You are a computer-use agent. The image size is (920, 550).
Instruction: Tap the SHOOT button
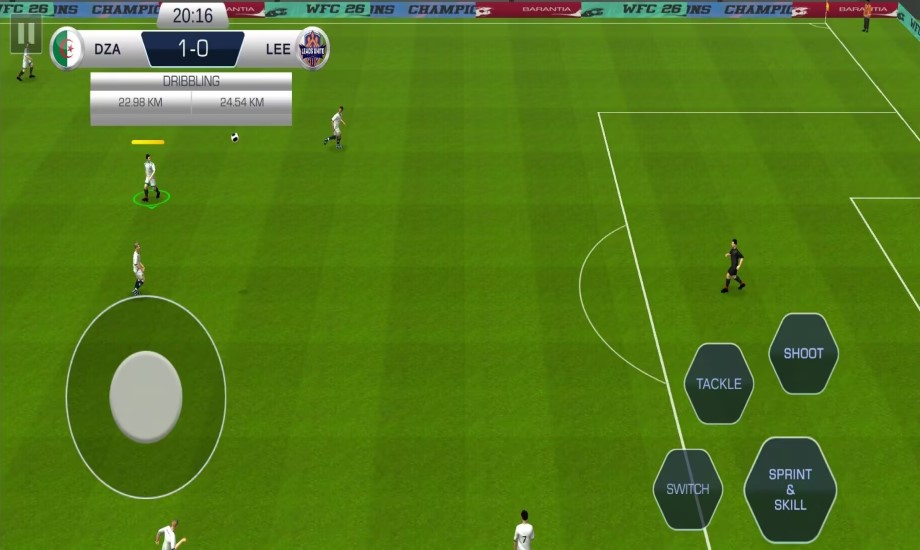803,353
